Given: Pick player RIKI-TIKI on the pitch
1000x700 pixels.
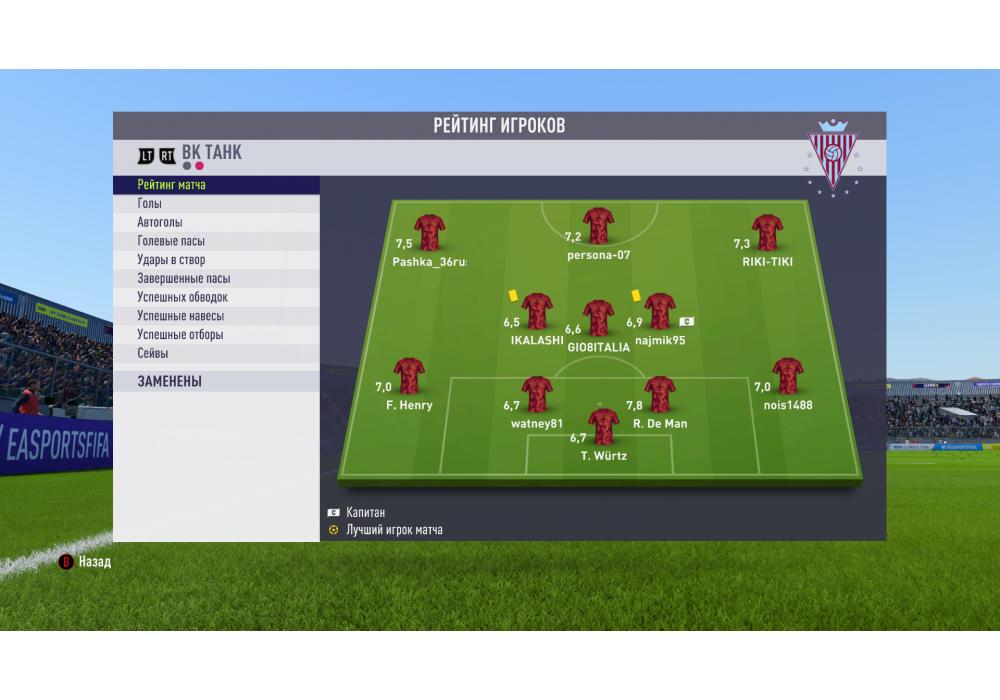Looking at the screenshot, I should coord(768,232).
